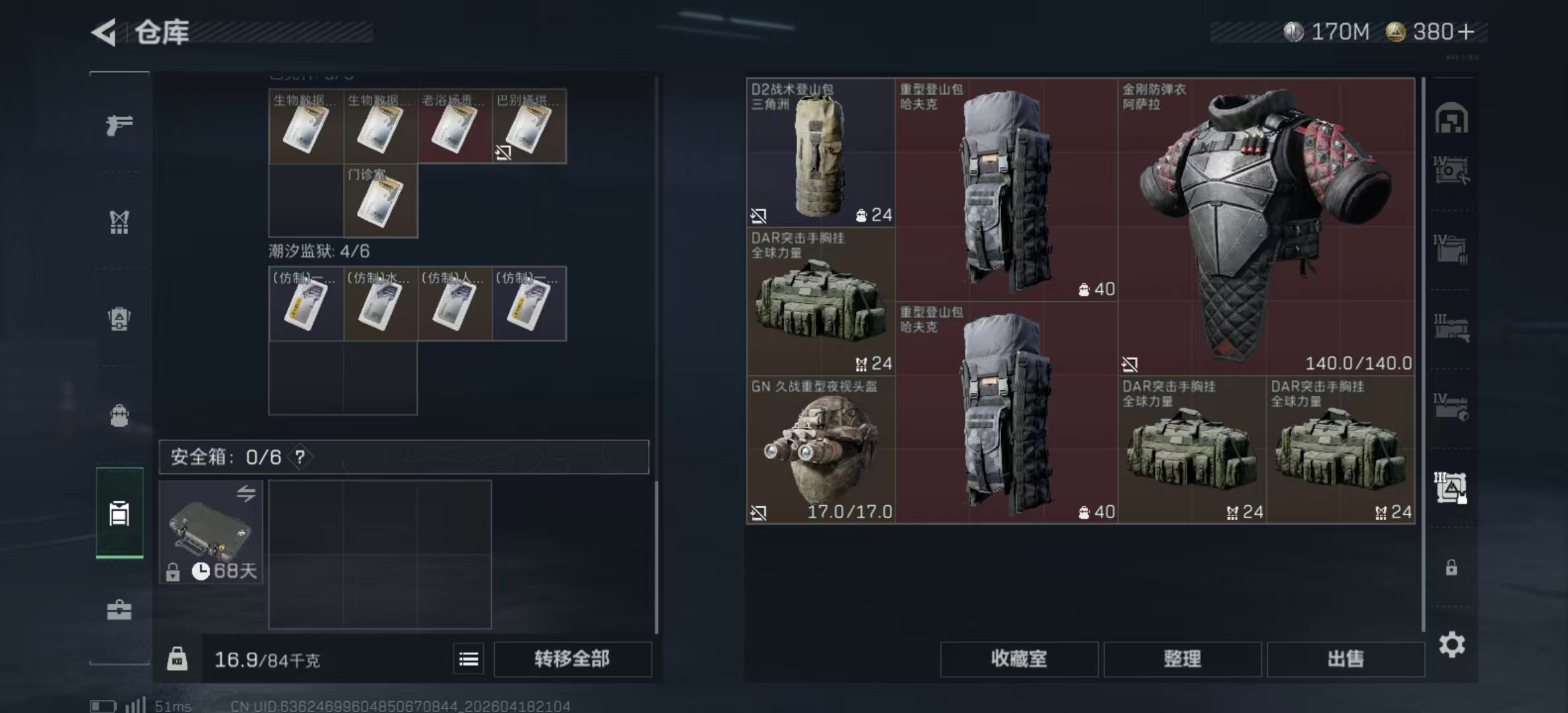This screenshot has height=713, width=1568.
Task: Open the storage container category icon
Action: click(119, 512)
